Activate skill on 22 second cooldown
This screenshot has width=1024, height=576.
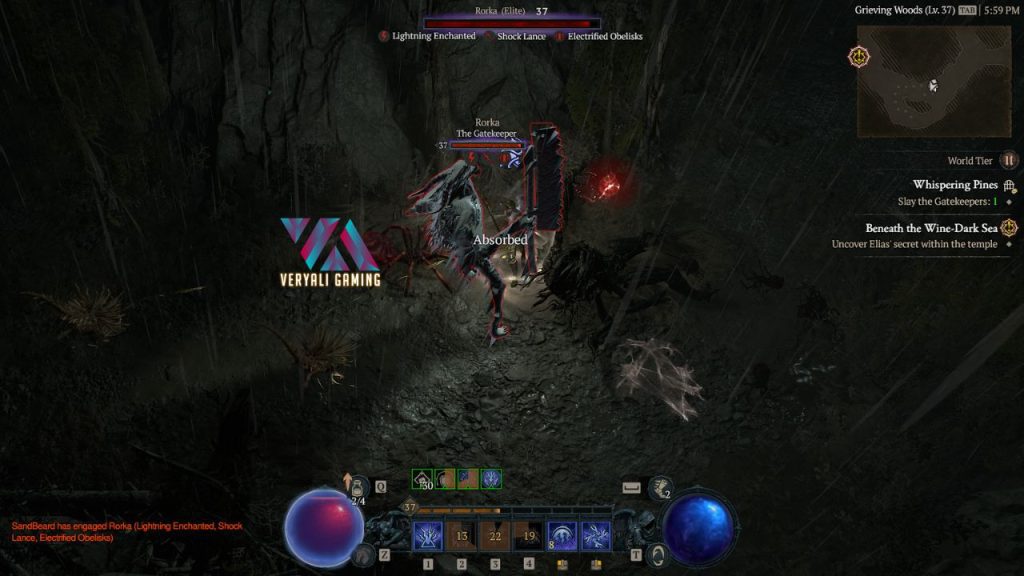click(495, 537)
